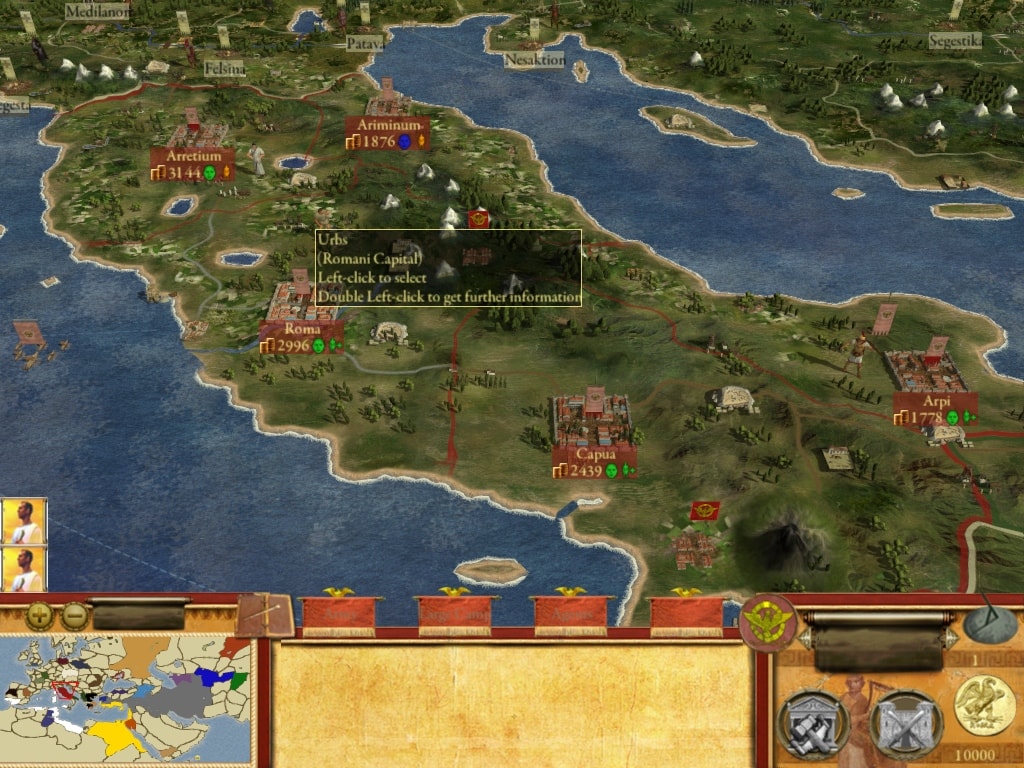
Task: Open the construction menu with hammer icon
Action: coord(812,724)
